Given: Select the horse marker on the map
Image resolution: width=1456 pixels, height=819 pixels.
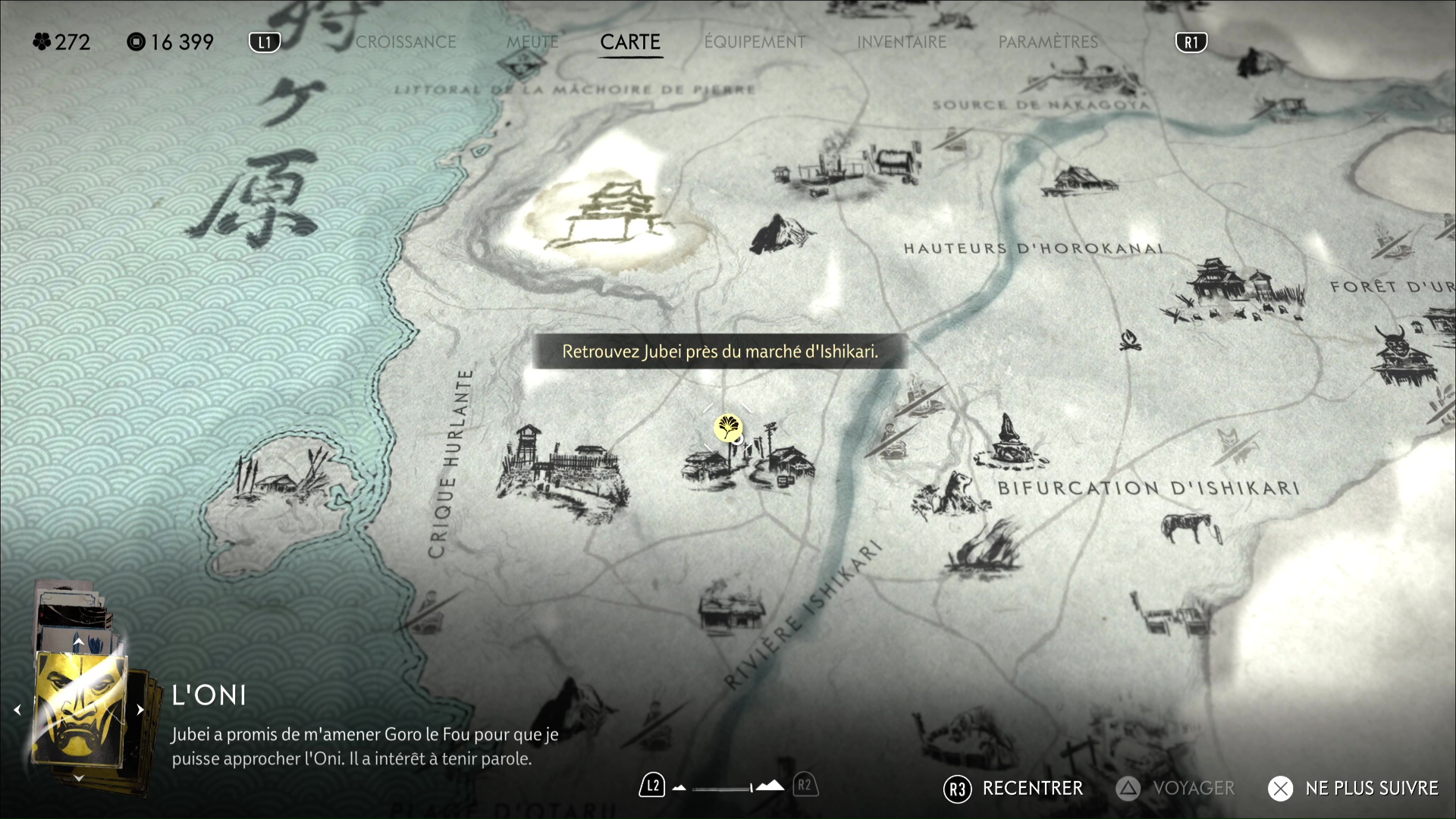Looking at the screenshot, I should 1191,527.
